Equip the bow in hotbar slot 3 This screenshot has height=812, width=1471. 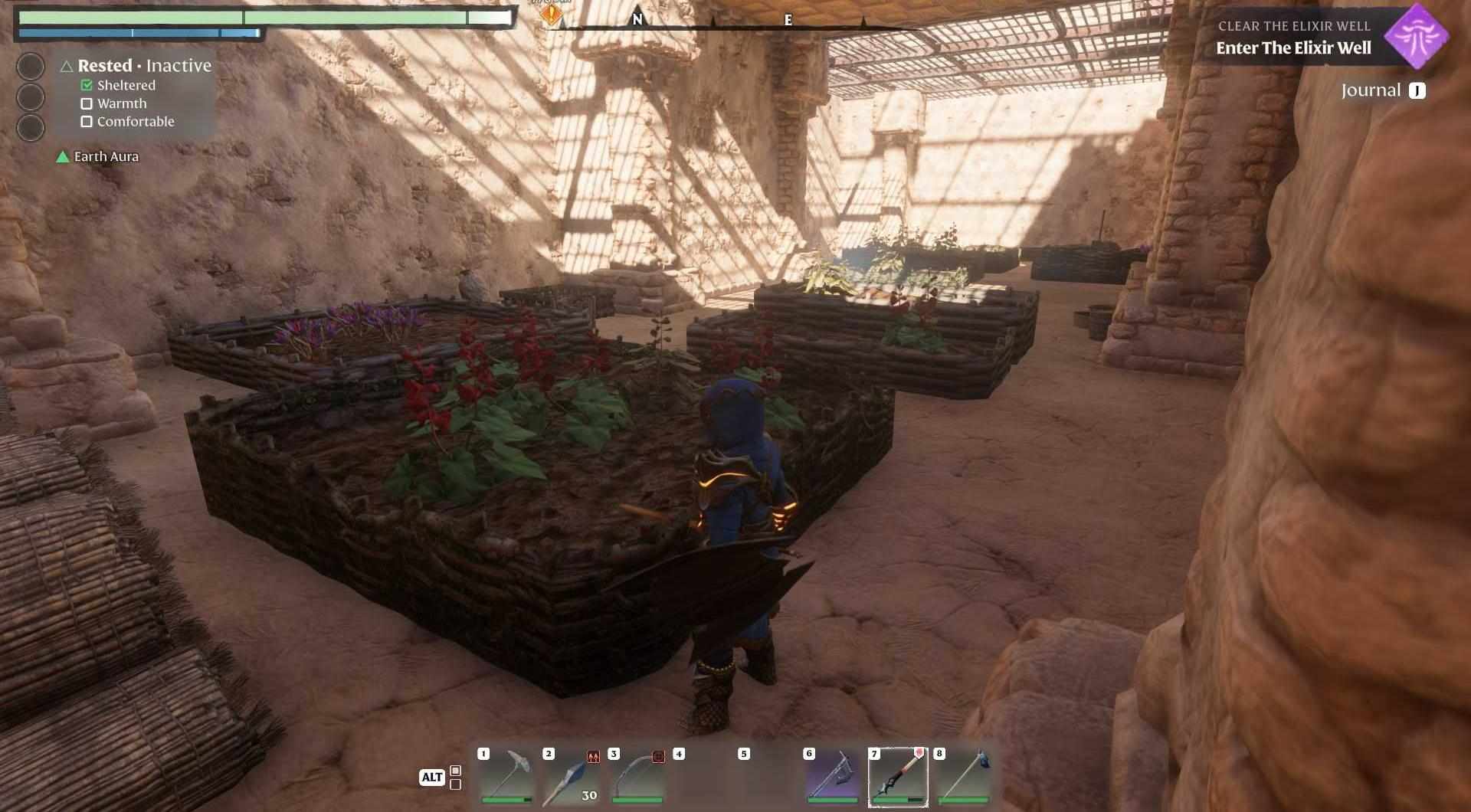click(x=637, y=776)
